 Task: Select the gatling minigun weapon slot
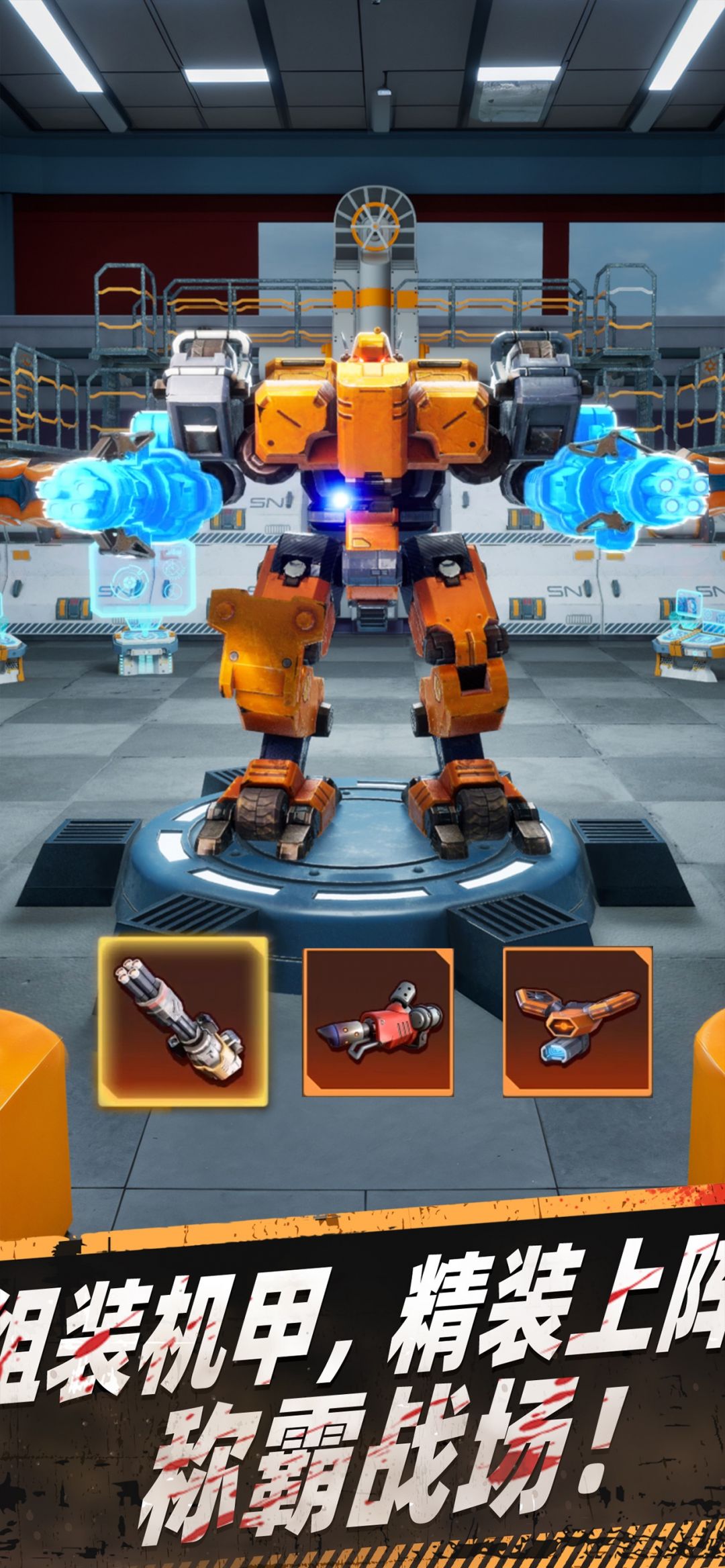point(183,1022)
